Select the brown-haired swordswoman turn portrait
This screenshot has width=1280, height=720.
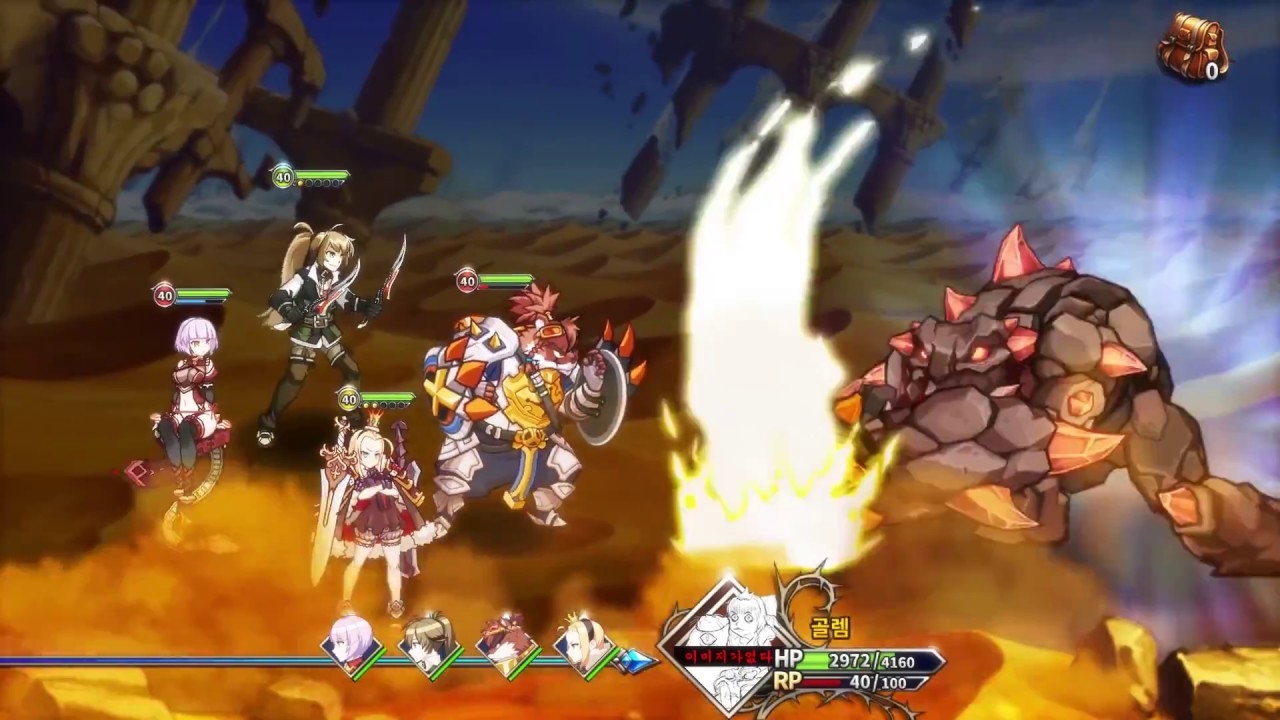coord(430,641)
